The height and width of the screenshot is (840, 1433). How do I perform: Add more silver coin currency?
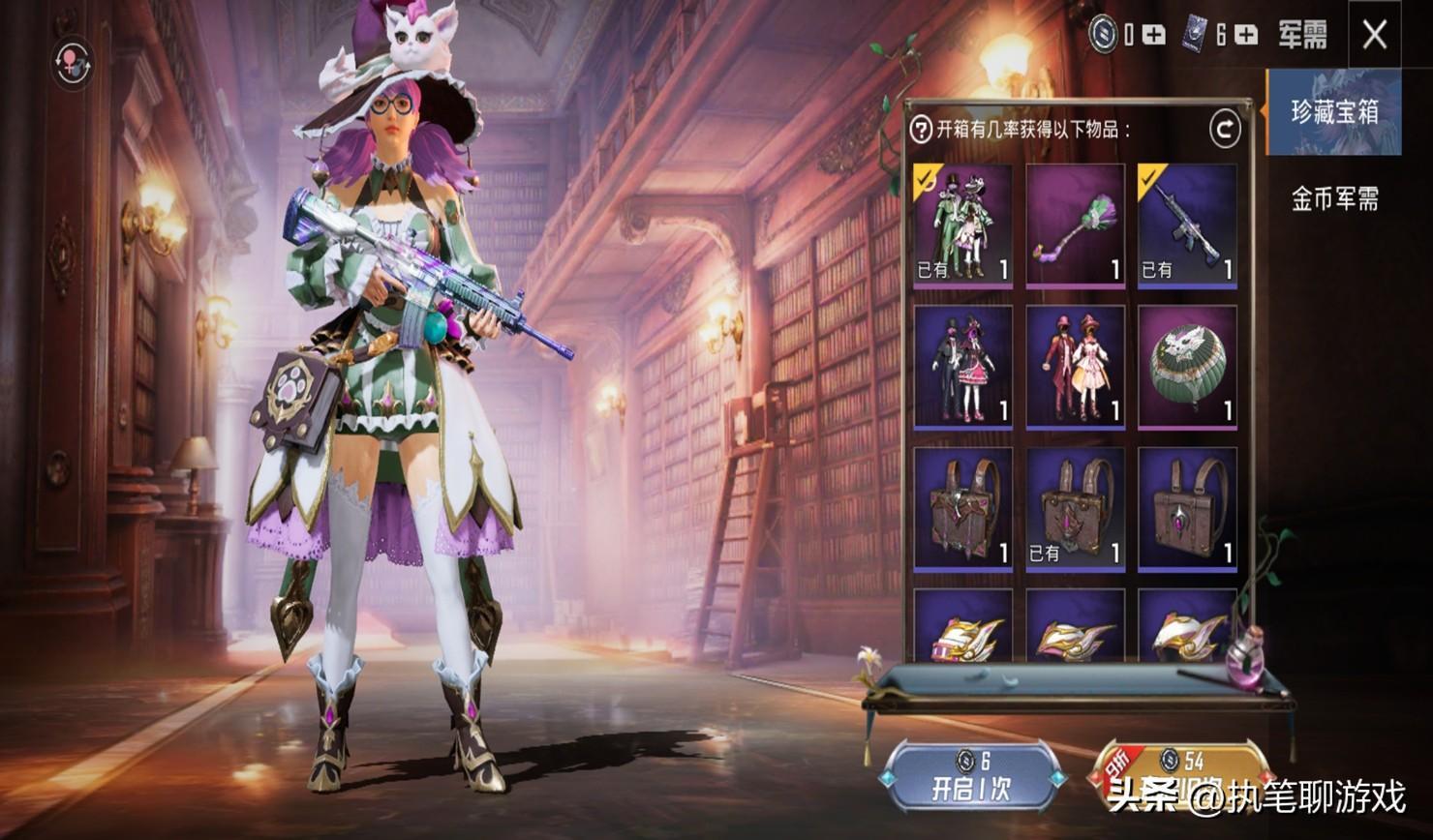pos(1154,36)
